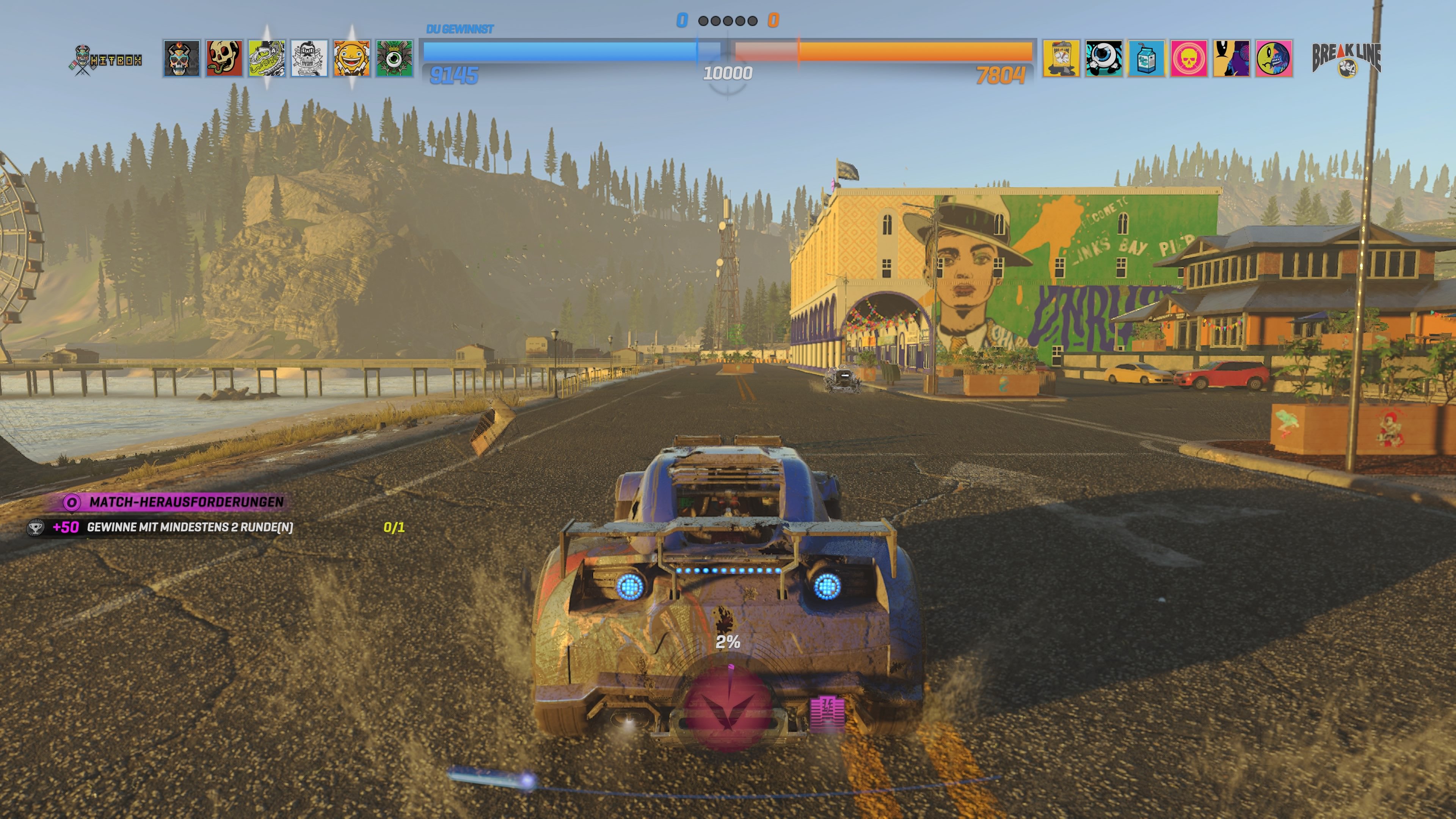Screen dimensions: 1456x819
Task: Select the laughing sun player avatar
Action: (351, 60)
